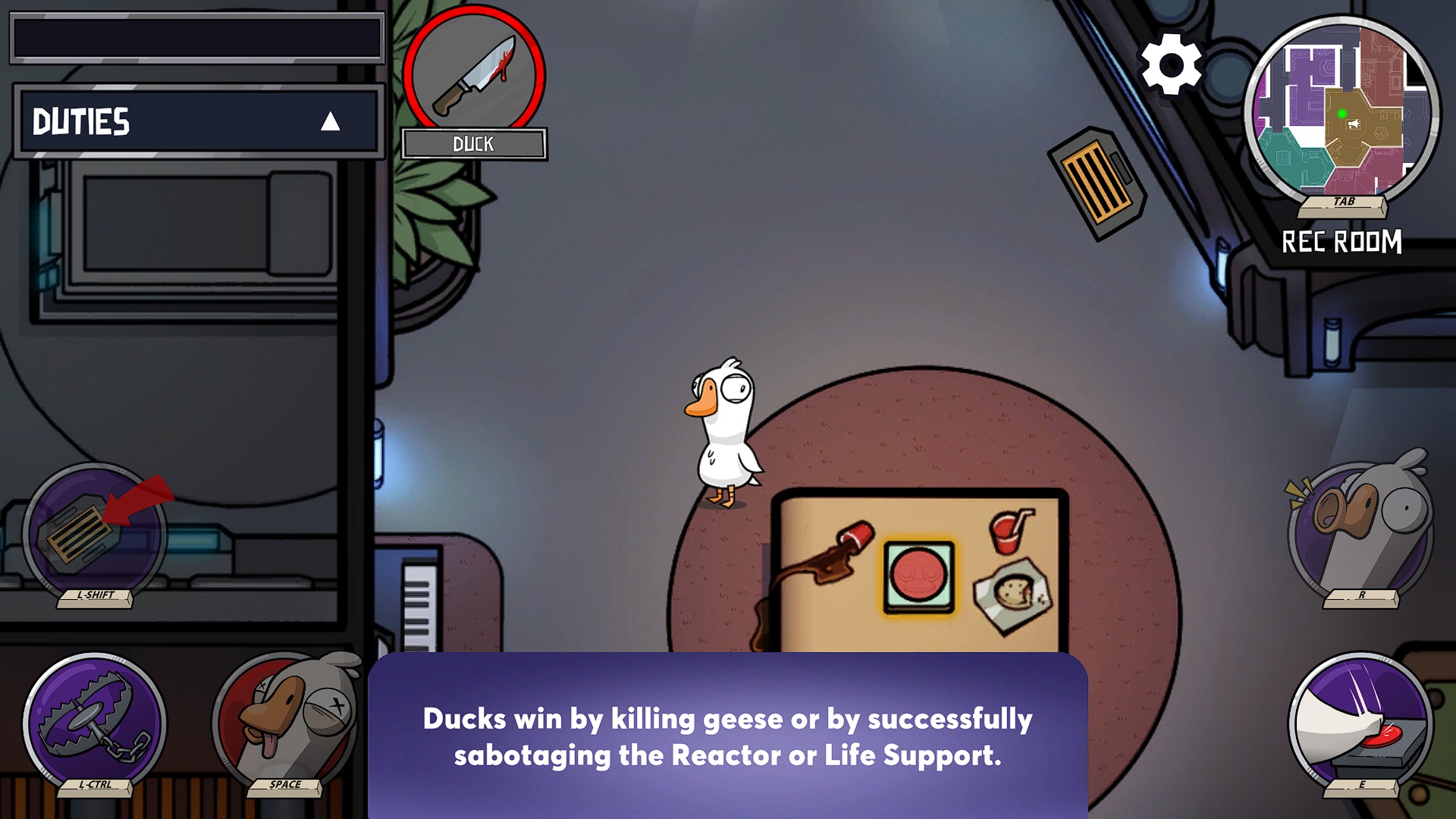Collapse the Duties panel with its triangle

click(x=329, y=122)
